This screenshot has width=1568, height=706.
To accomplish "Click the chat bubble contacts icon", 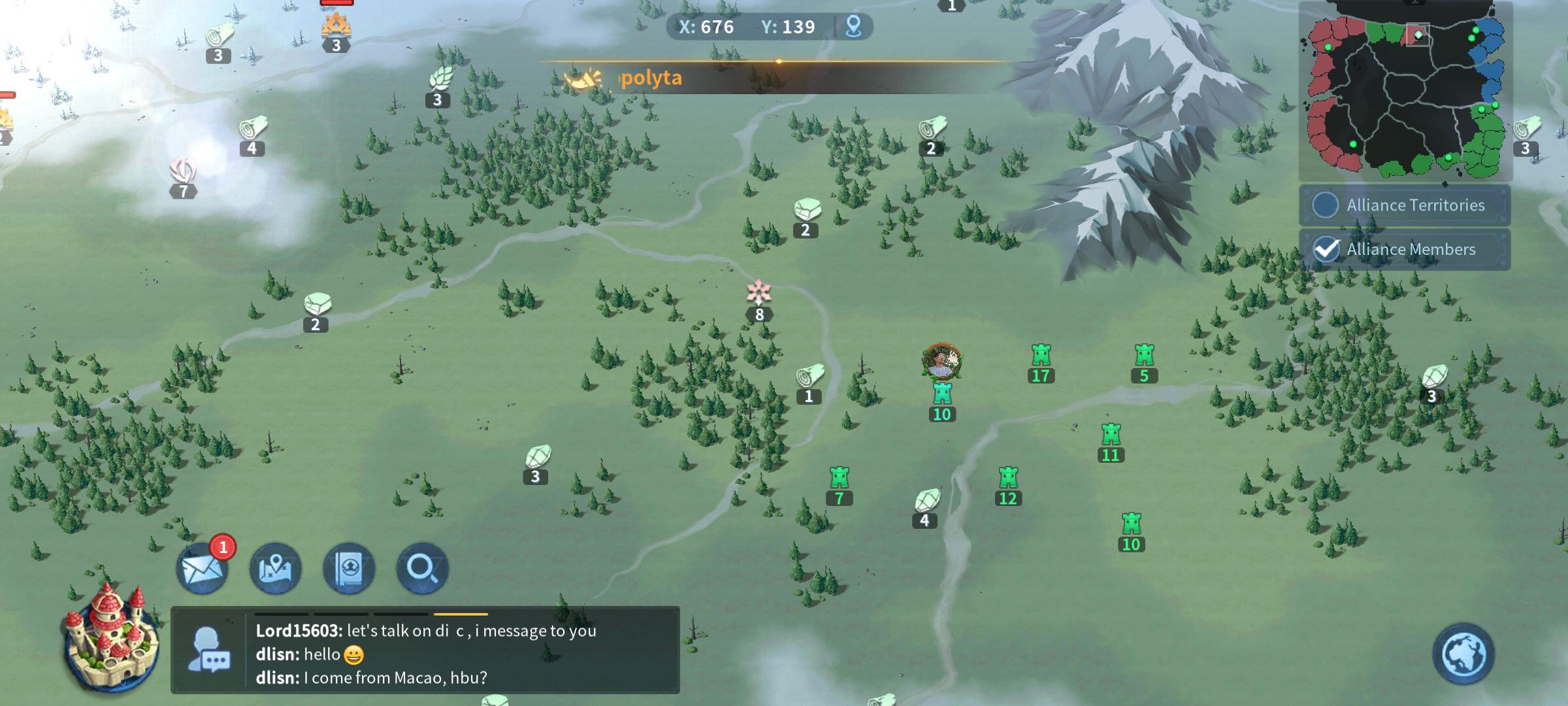I will pyautogui.click(x=208, y=650).
